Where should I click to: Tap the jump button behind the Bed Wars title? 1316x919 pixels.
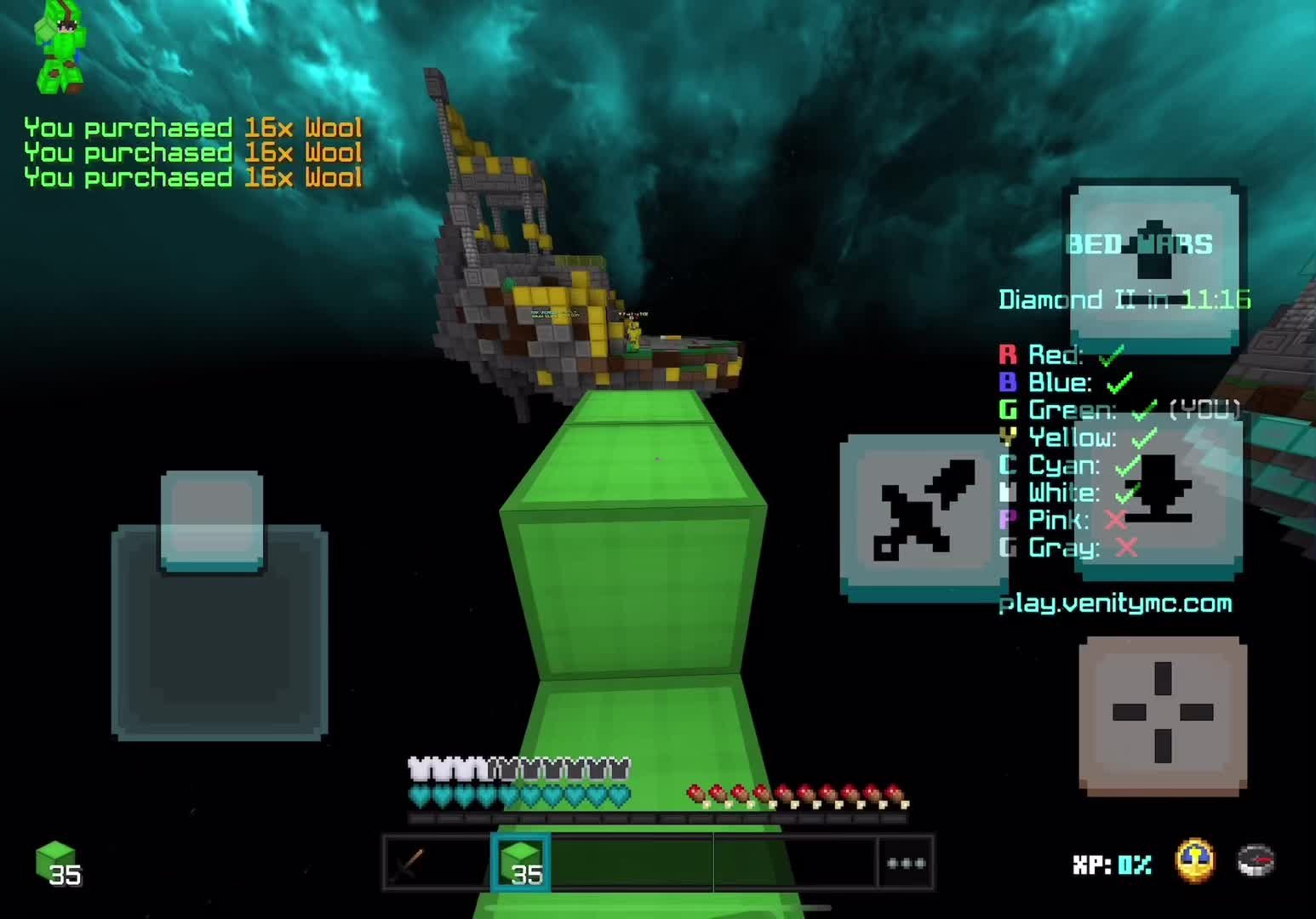(1154, 262)
